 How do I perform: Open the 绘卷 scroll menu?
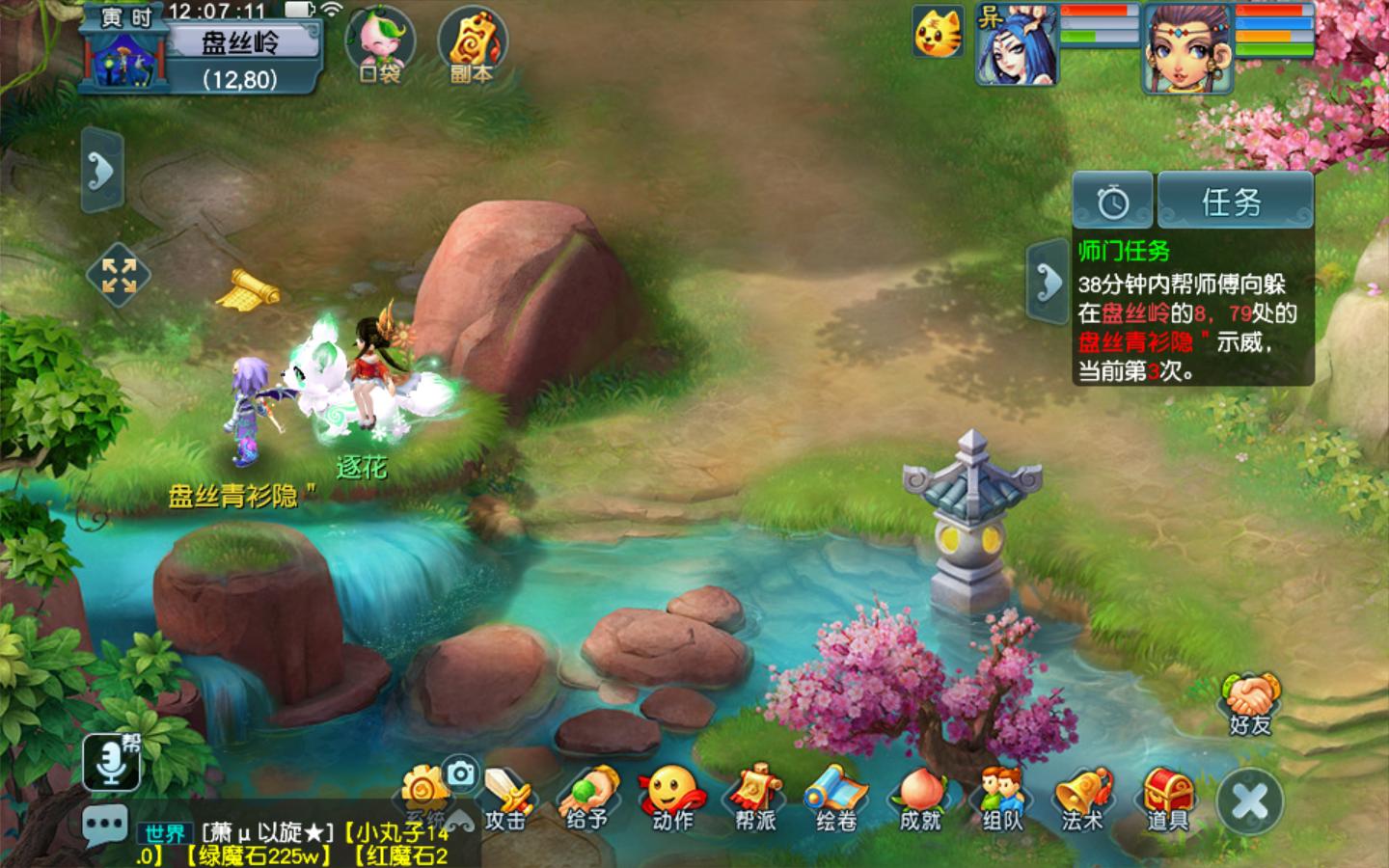pyautogui.click(x=836, y=800)
